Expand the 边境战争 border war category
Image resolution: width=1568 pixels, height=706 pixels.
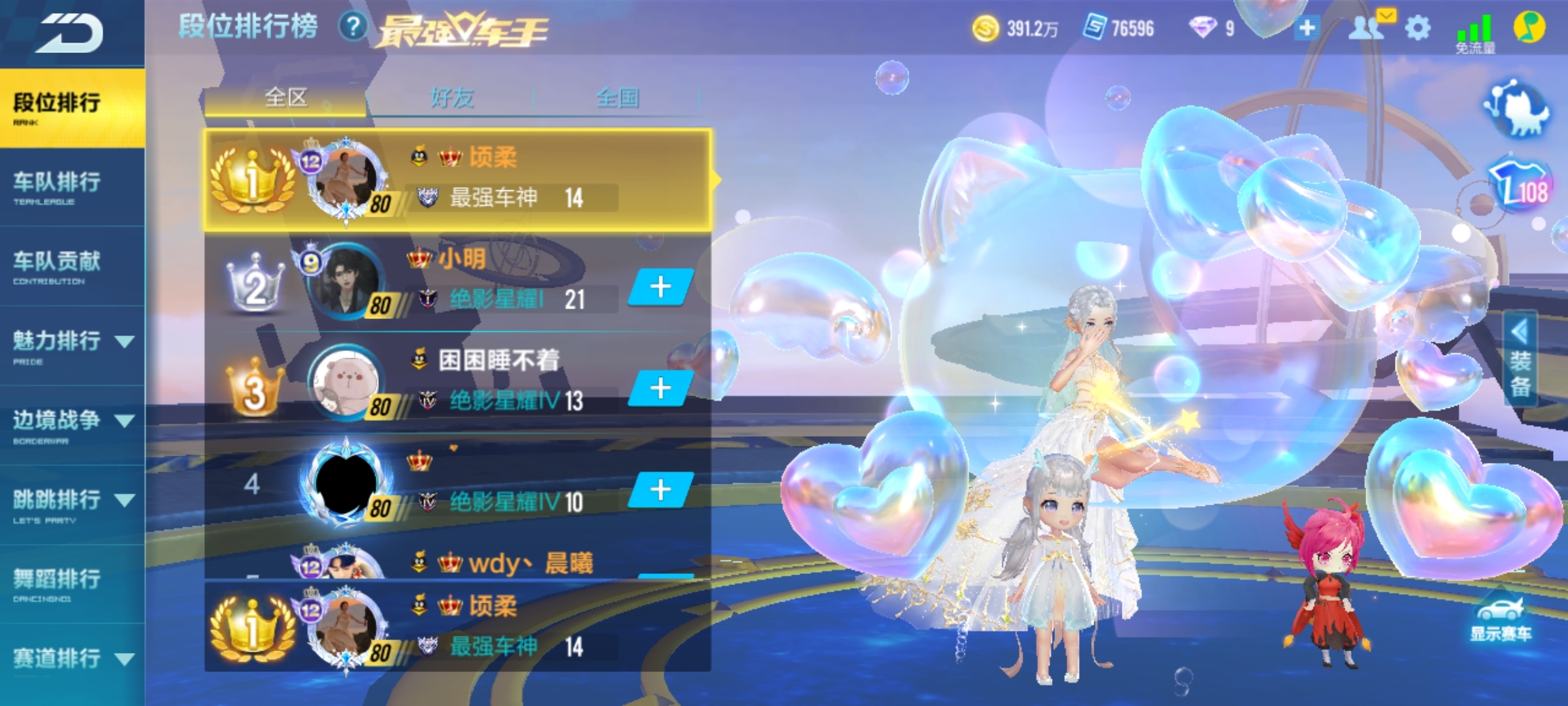72,424
